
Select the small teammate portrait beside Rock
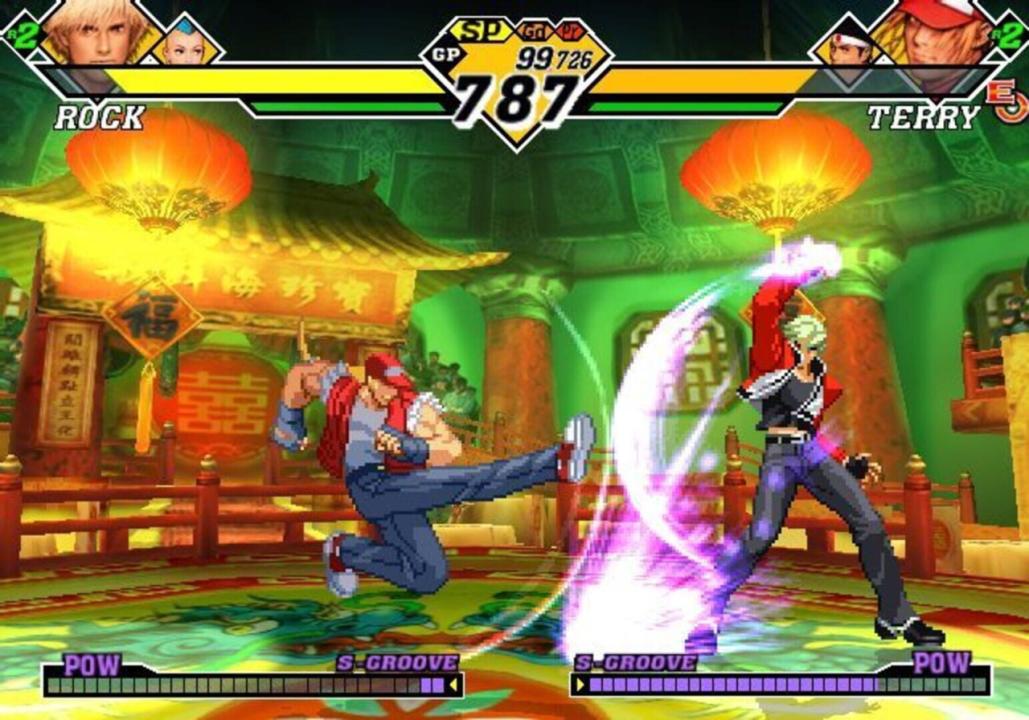[183, 42]
